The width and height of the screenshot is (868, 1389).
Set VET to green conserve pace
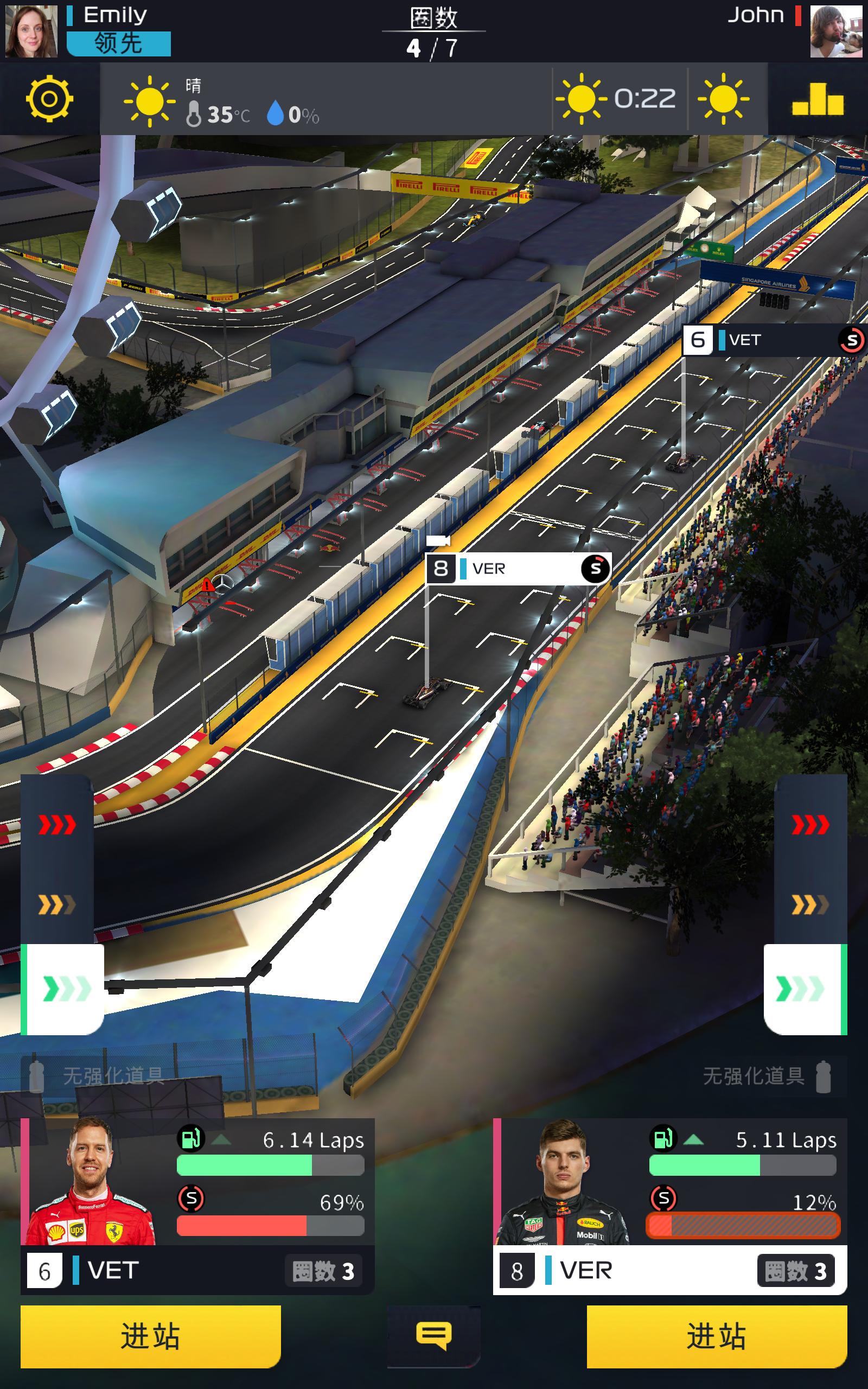[x=63, y=989]
